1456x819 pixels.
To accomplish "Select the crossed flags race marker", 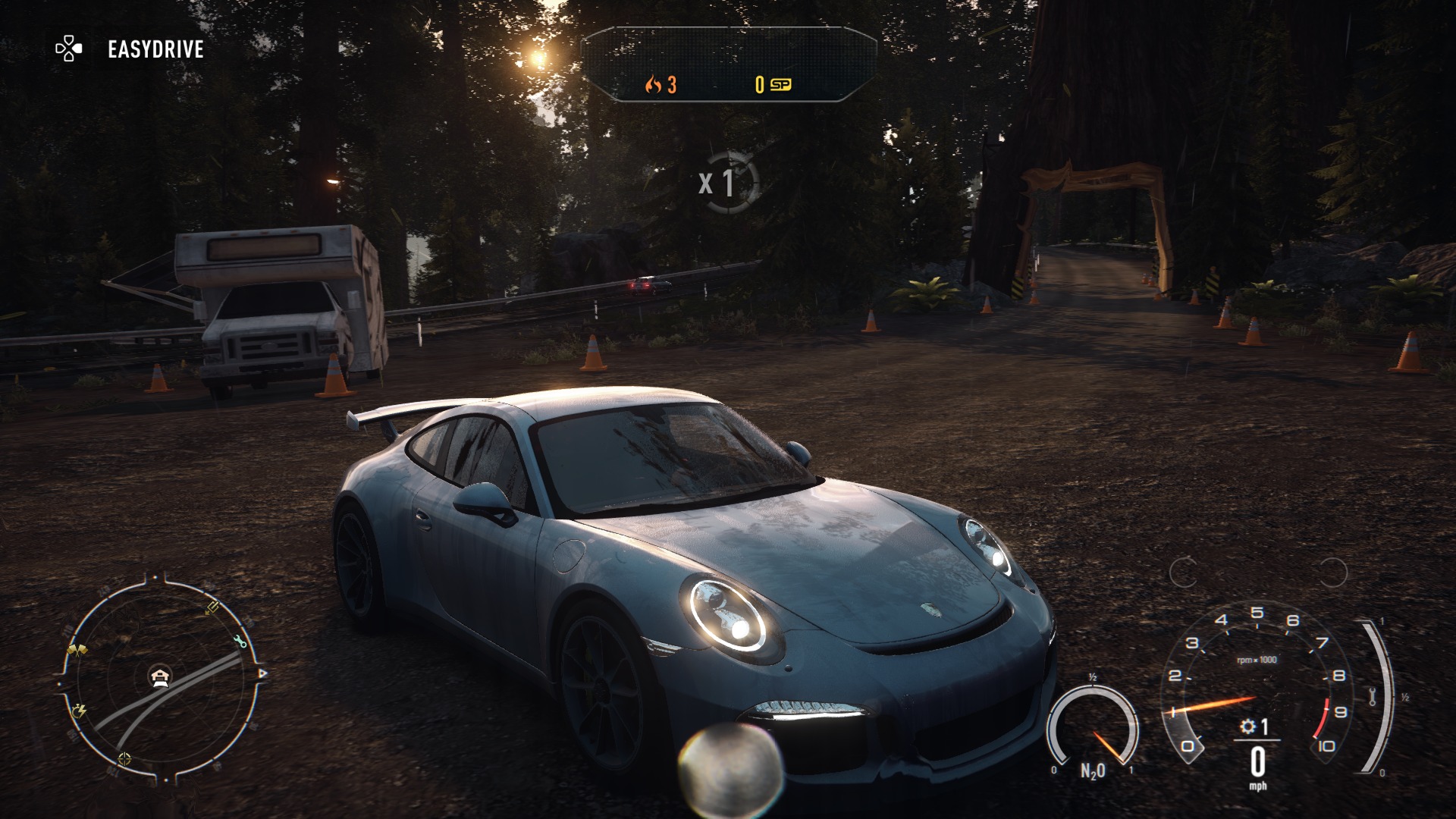I will coord(77,650).
